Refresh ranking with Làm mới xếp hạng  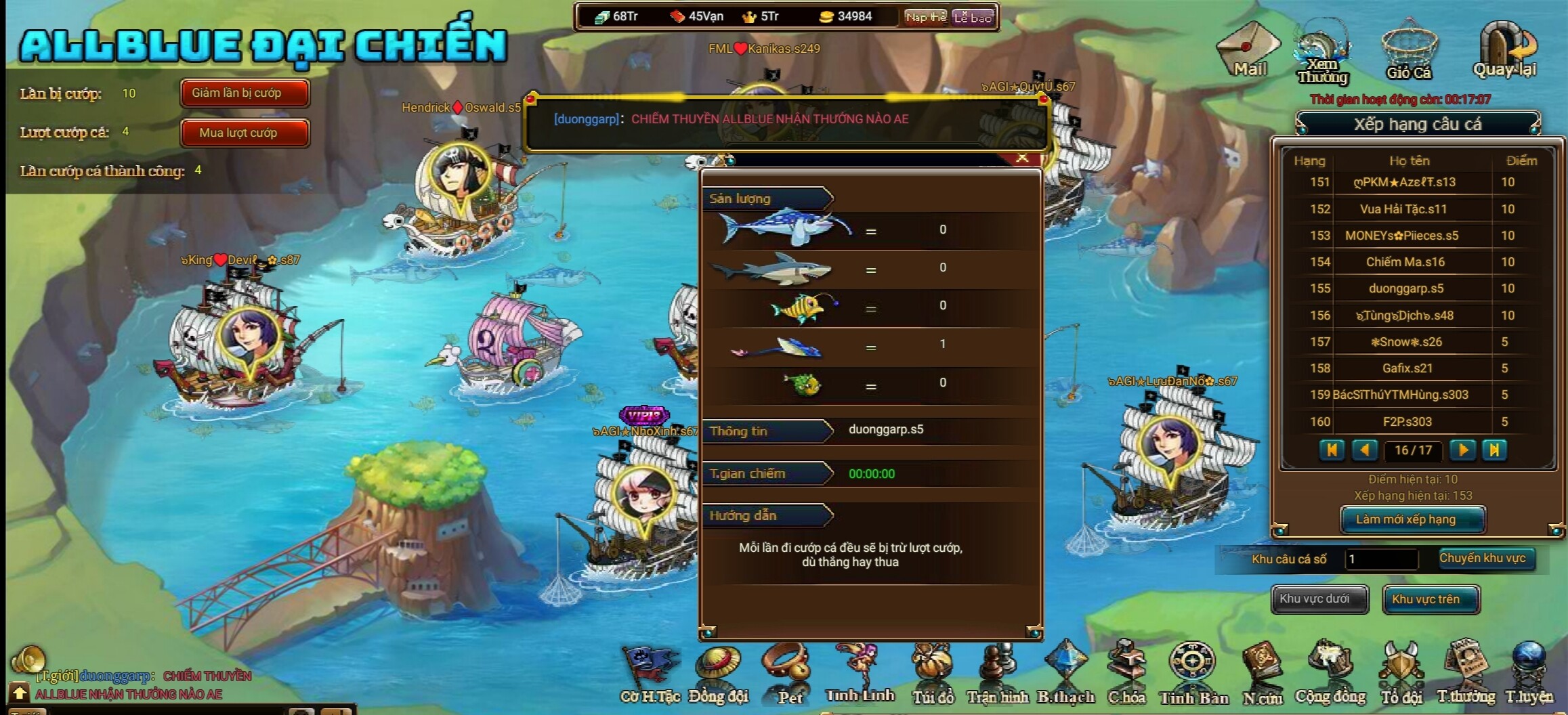(x=1412, y=519)
